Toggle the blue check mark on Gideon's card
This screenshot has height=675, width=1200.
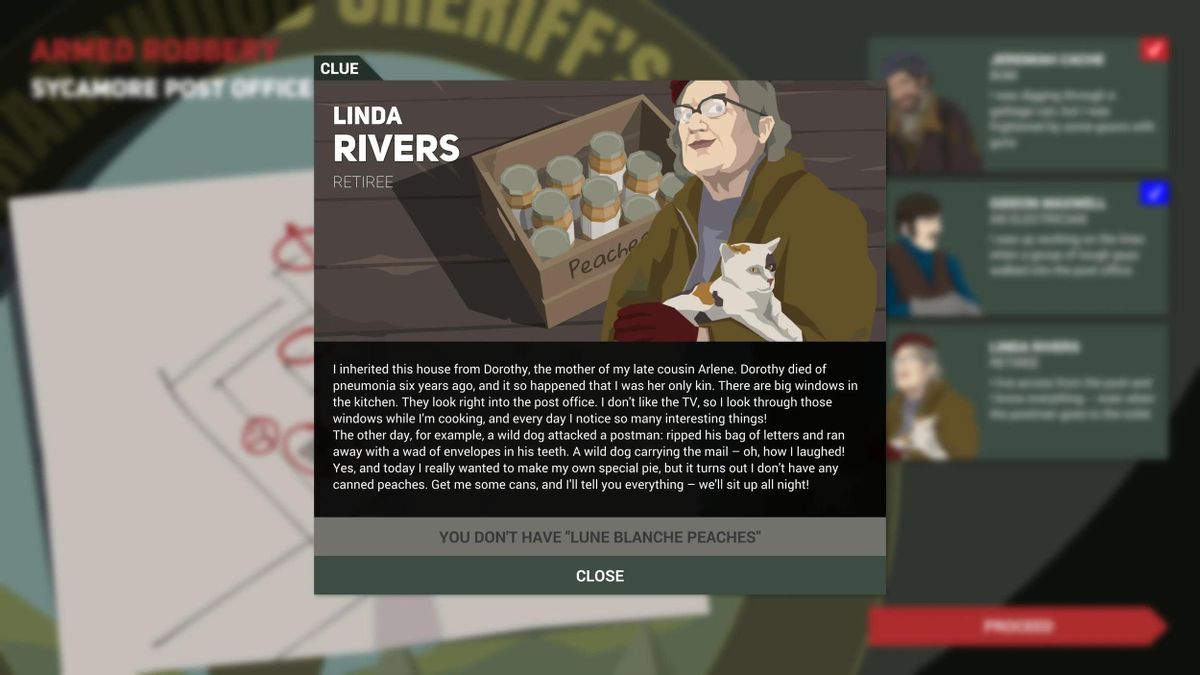[x=1153, y=194]
